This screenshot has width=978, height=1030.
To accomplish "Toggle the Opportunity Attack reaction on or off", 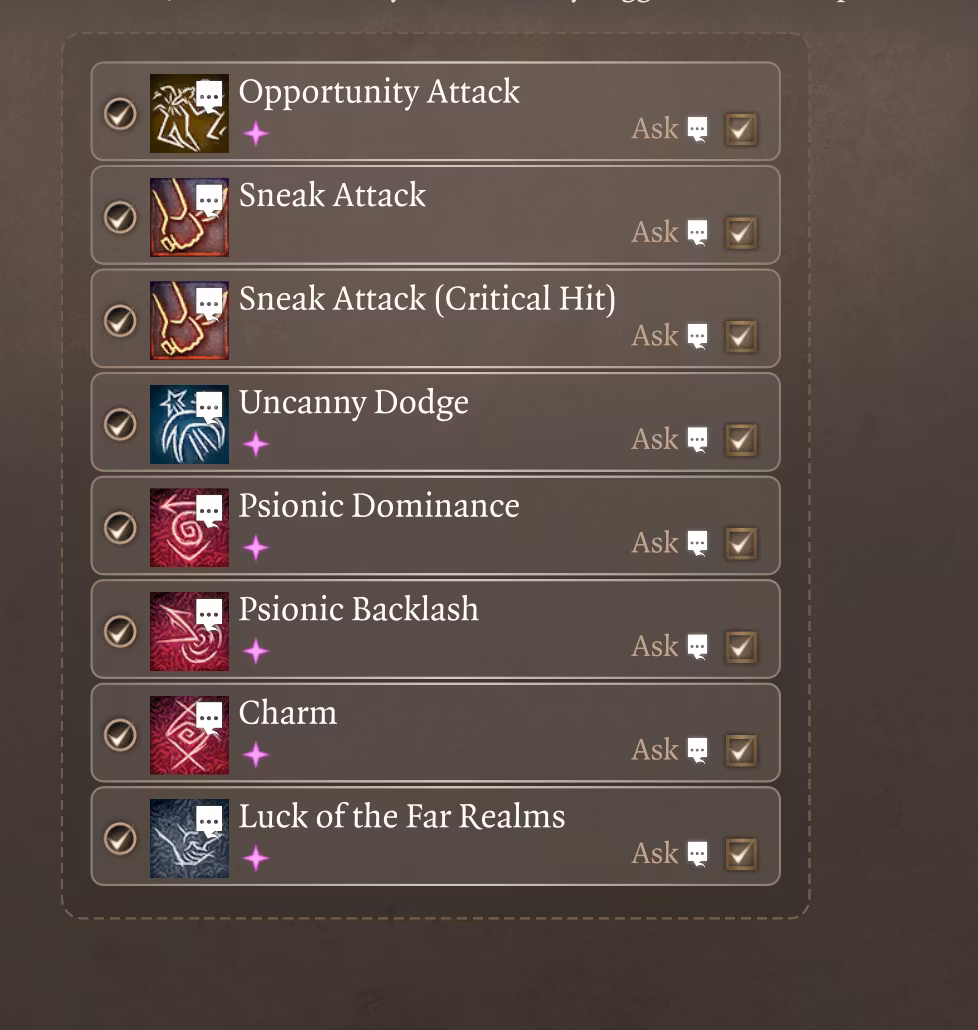I will pos(120,113).
